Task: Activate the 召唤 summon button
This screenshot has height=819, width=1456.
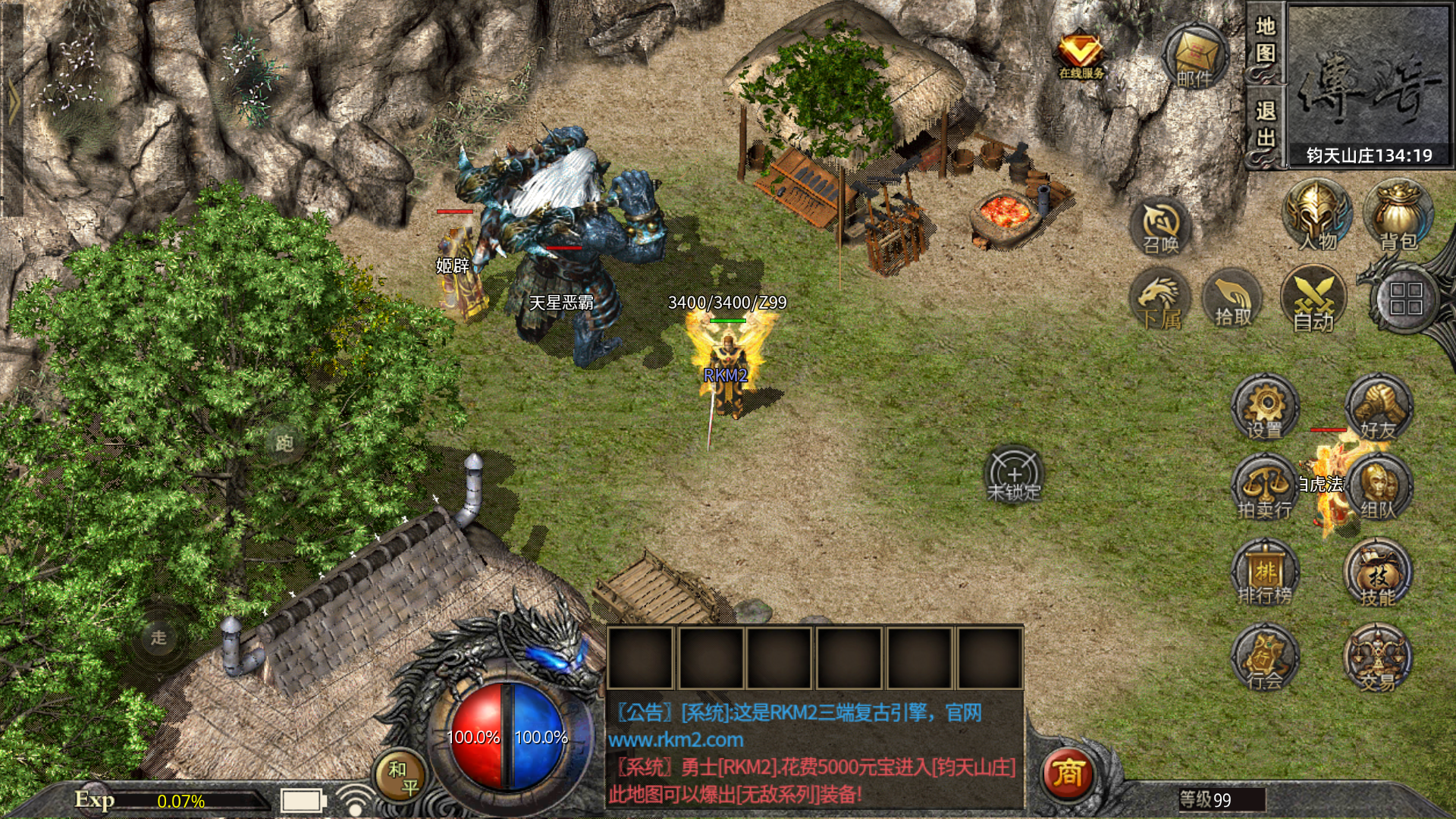Action: [1160, 226]
